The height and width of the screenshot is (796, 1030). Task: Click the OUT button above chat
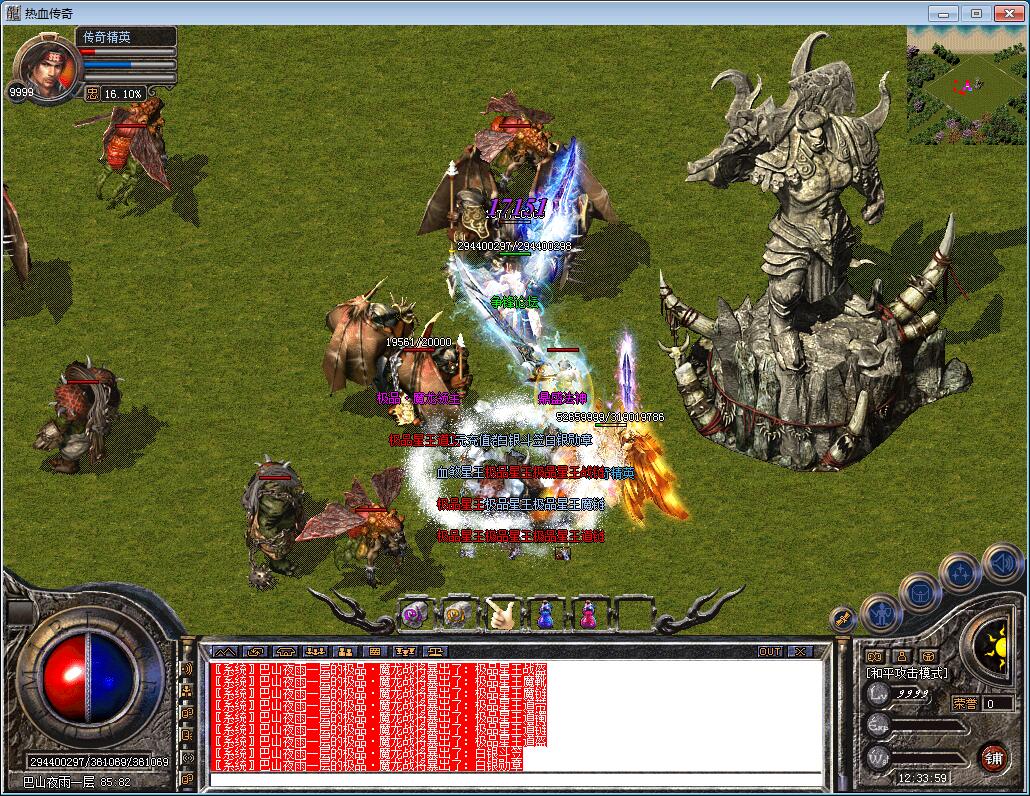point(770,651)
